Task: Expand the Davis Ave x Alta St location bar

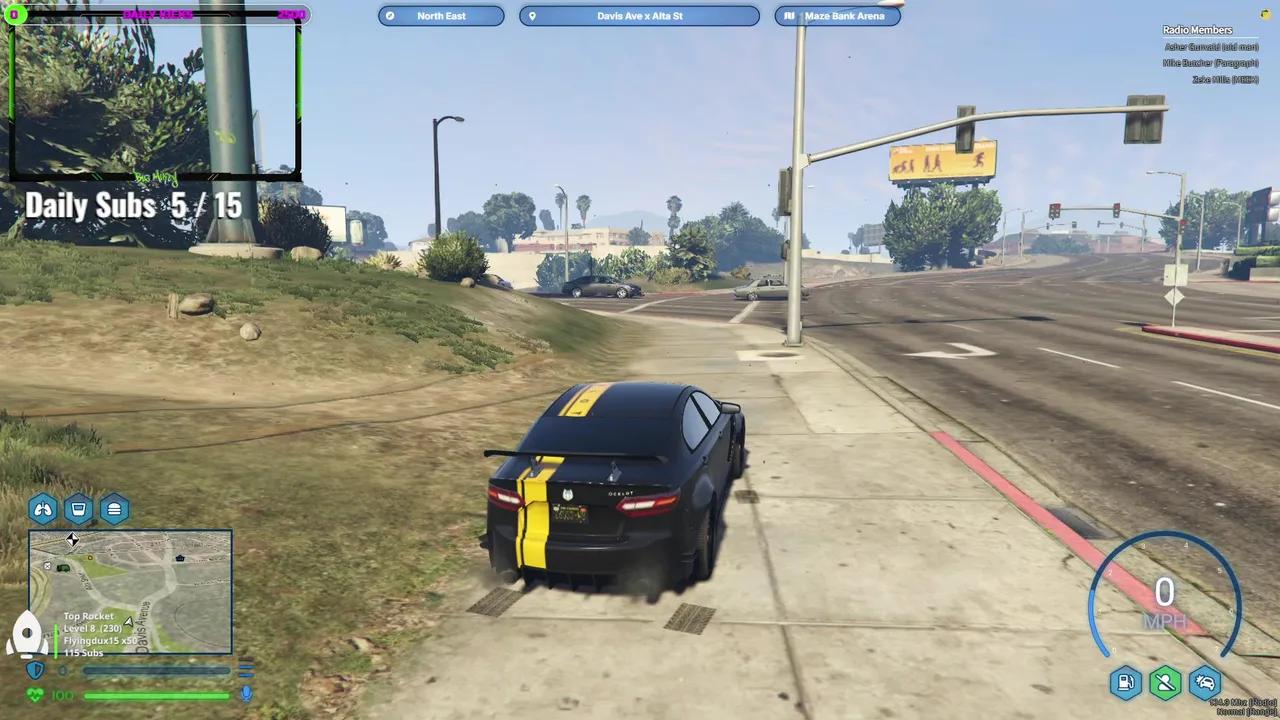Action: pos(640,15)
